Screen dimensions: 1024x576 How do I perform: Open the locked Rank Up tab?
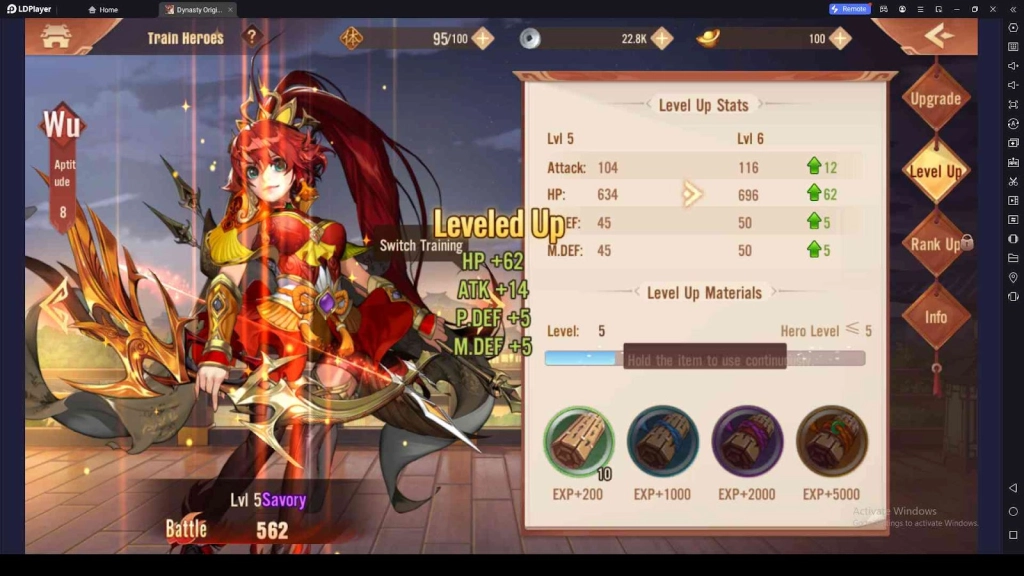(935, 244)
